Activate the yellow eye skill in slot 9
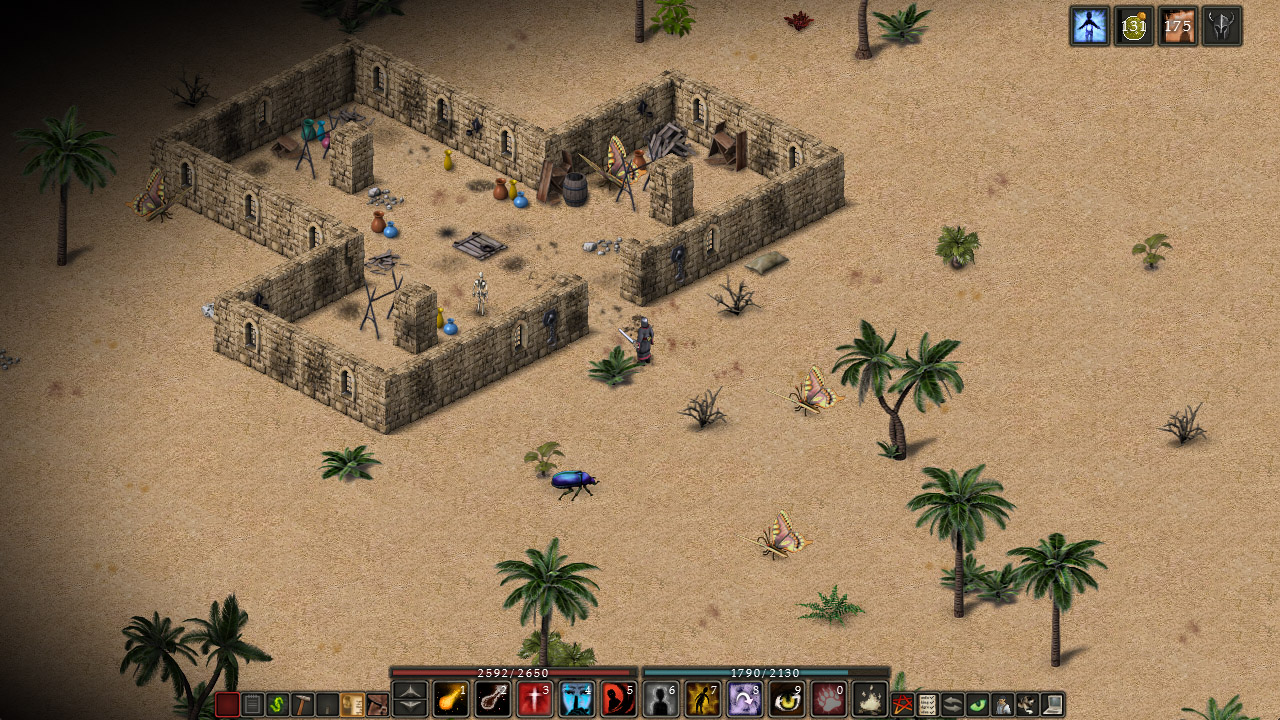 tap(787, 699)
